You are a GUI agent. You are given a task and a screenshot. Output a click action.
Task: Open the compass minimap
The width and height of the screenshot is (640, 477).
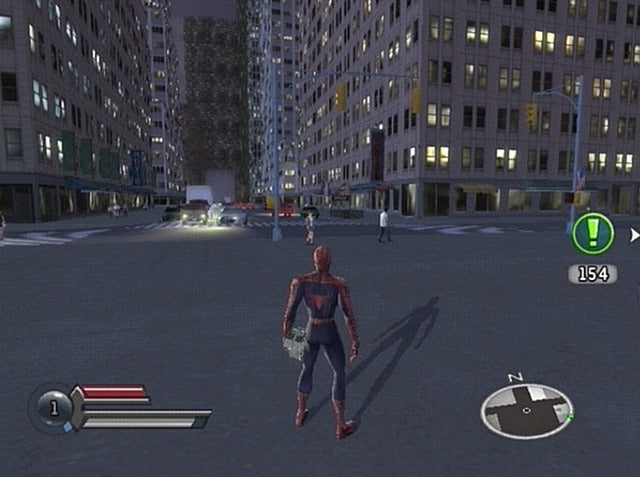526,411
